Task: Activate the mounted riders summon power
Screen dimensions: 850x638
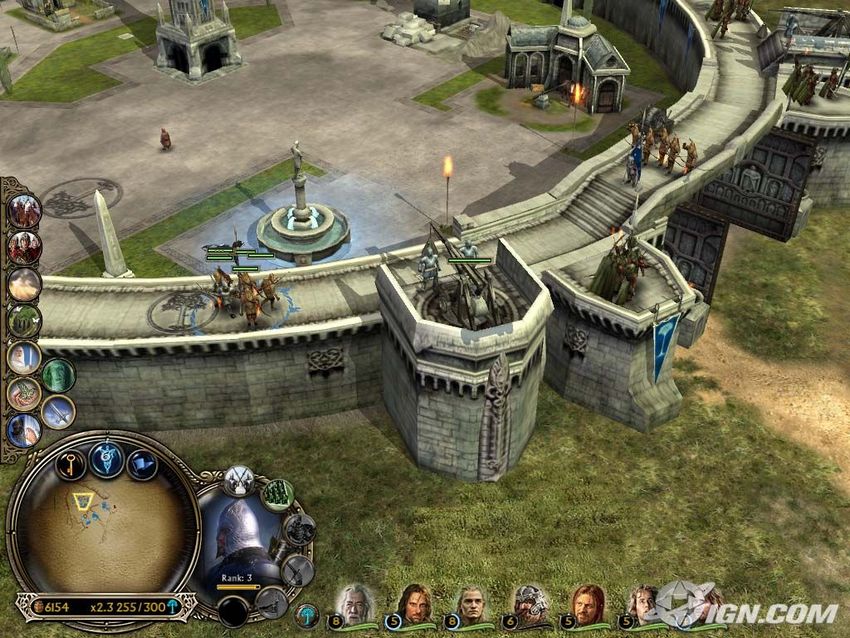Action: tap(24, 211)
